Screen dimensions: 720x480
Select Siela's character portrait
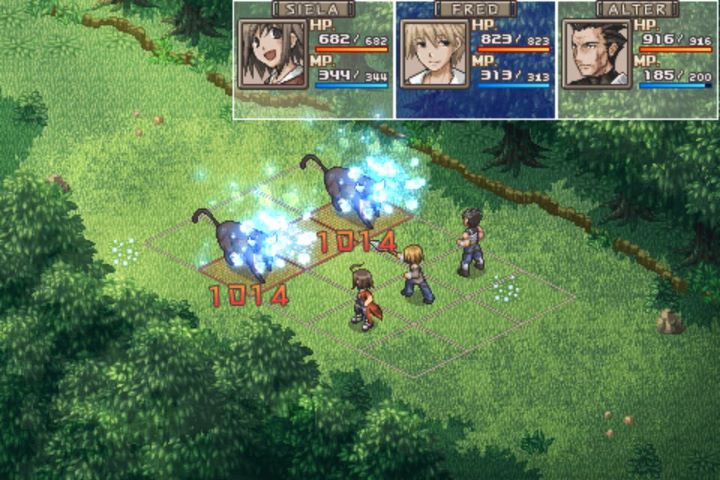(x=272, y=54)
